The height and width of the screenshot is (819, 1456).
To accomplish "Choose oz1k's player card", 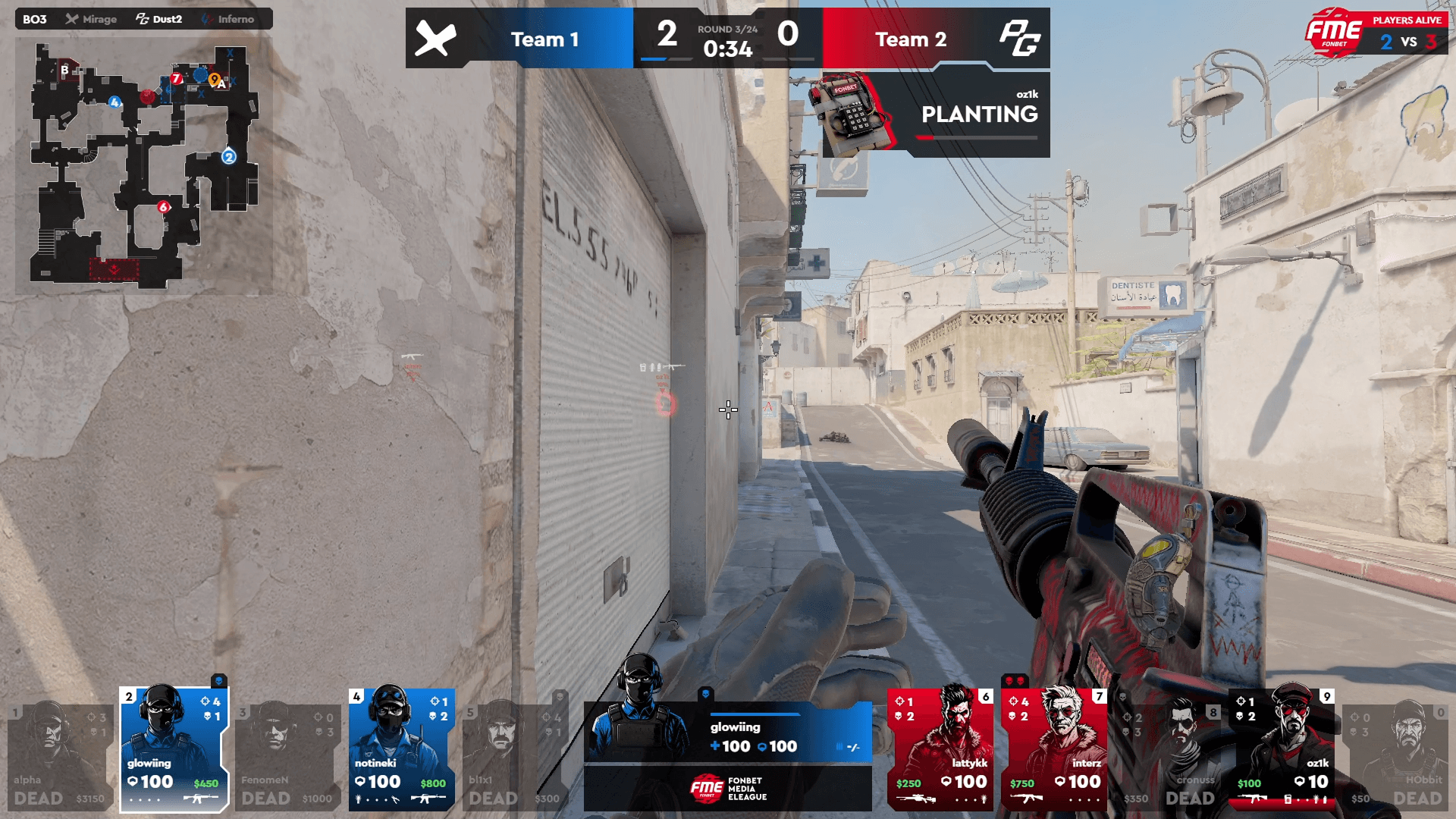I will coord(1282,749).
